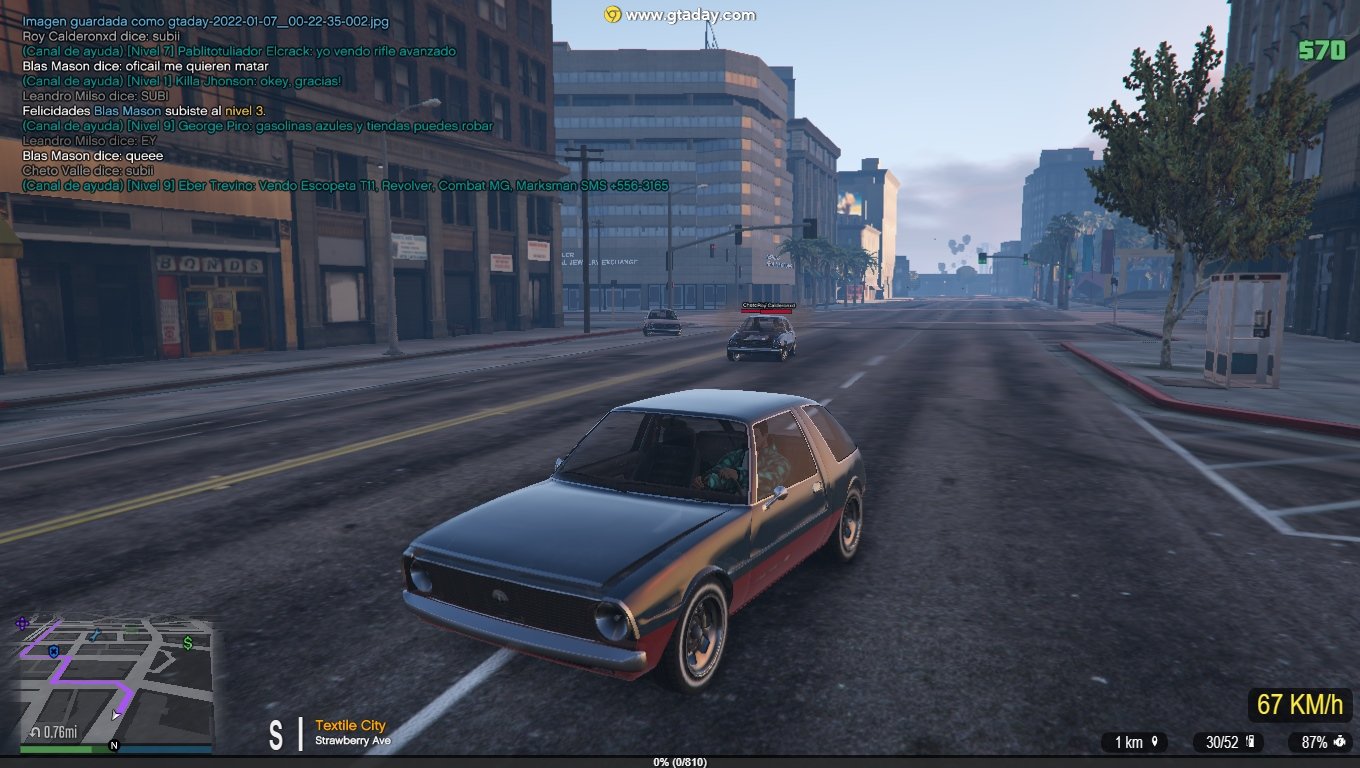Click Eber Trevino's weapon sale chat message

[x=345, y=186]
